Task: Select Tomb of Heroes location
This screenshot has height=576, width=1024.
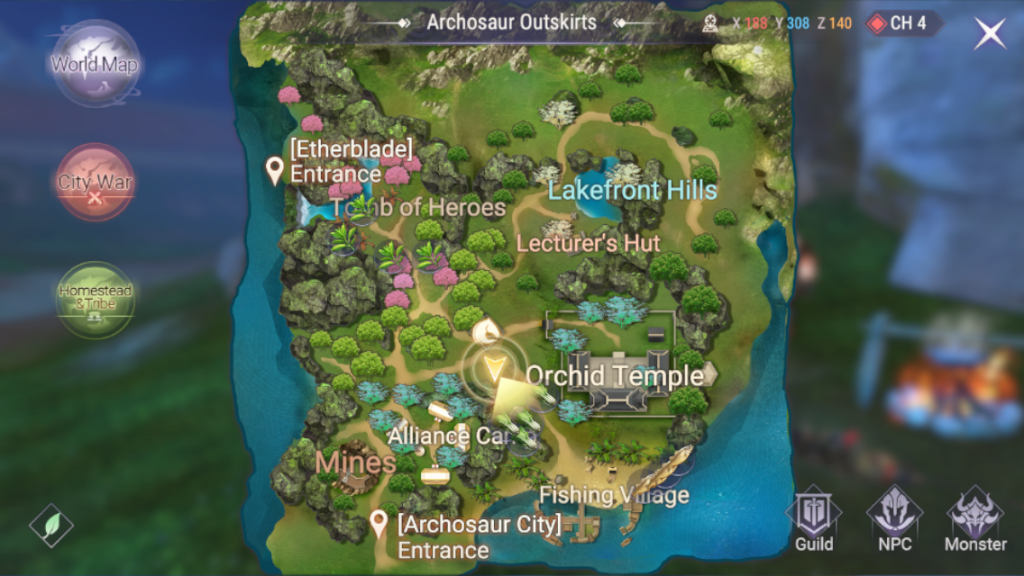Action: [x=418, y=208]
